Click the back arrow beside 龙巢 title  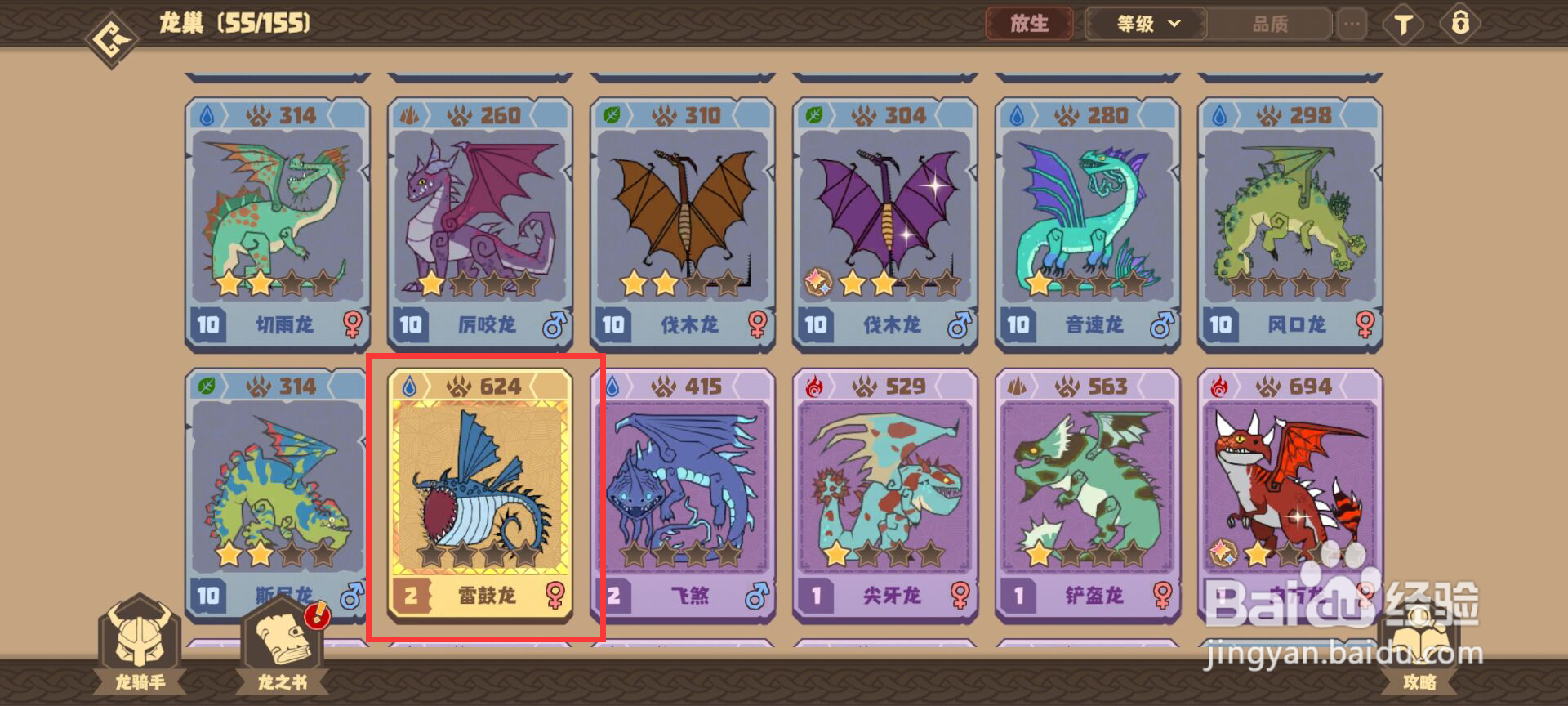click(x=110, y=23)
